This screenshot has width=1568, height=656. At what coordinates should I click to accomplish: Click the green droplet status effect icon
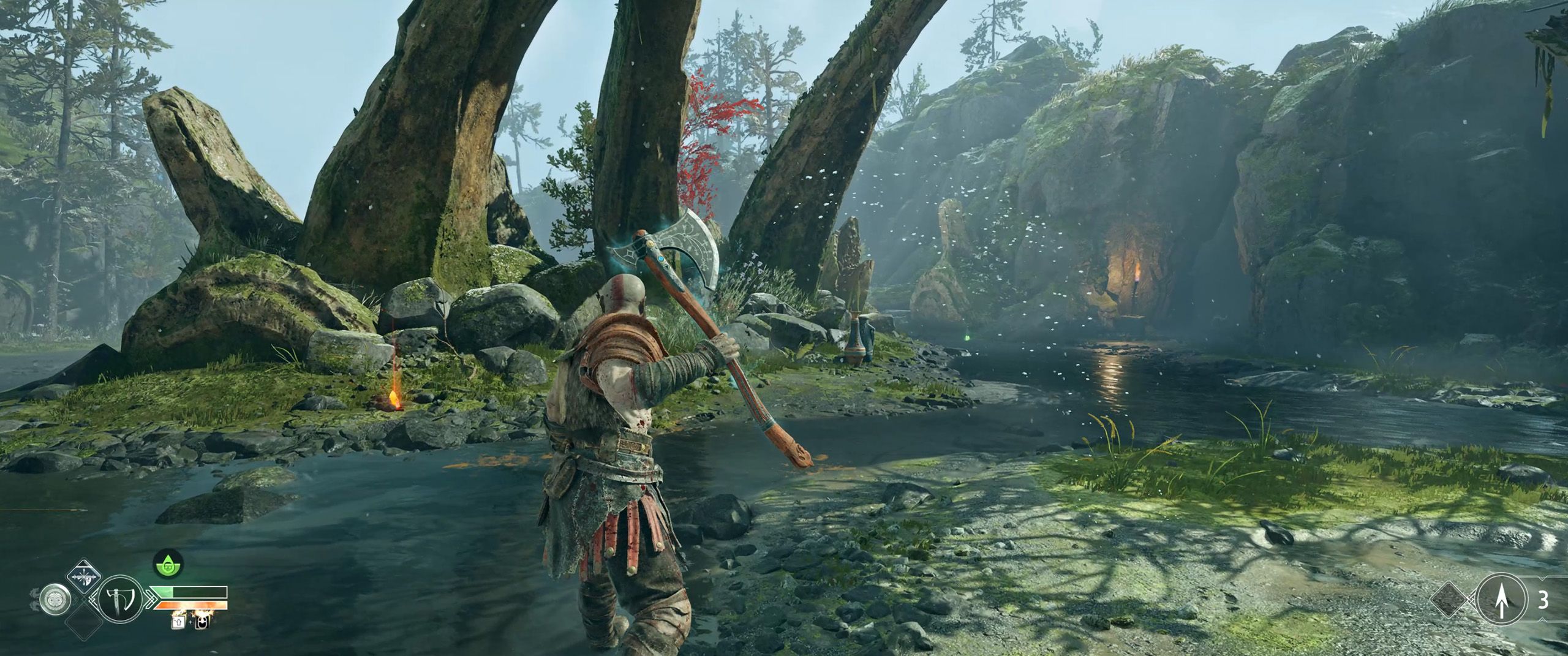click(x=165, y=567)
